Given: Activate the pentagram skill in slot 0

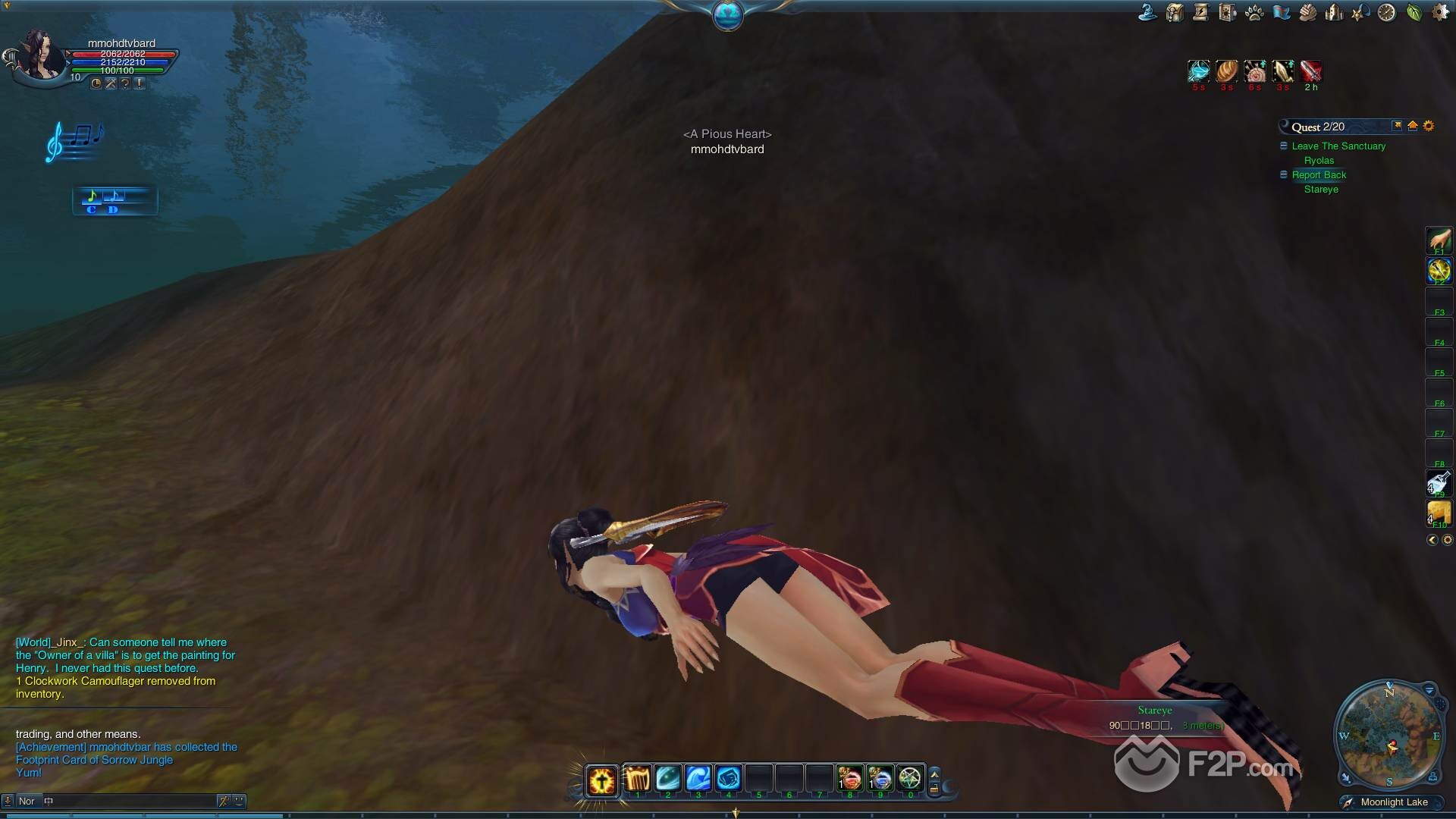Looking at the screenshot, I should [x=909, y=779].
